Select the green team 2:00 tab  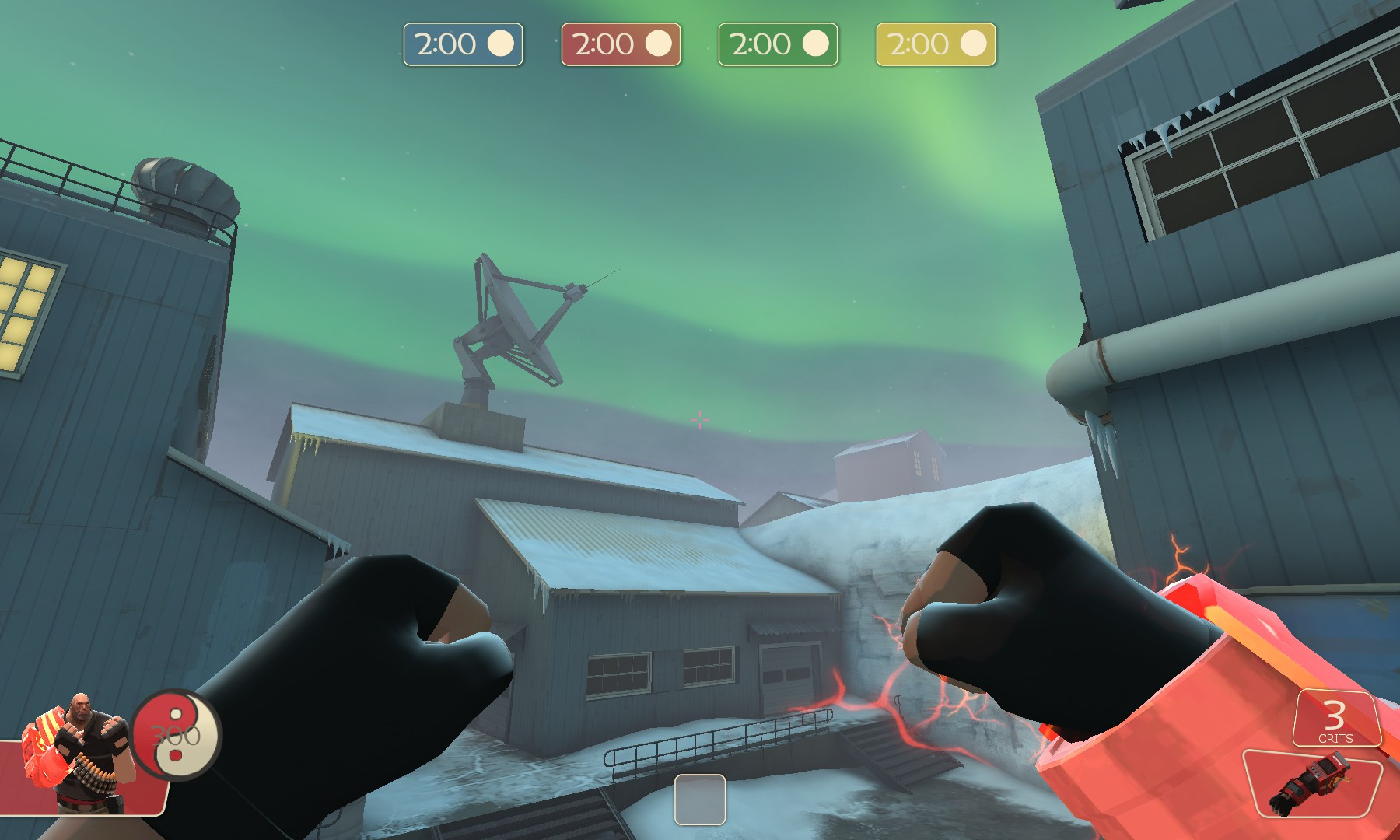777,44
